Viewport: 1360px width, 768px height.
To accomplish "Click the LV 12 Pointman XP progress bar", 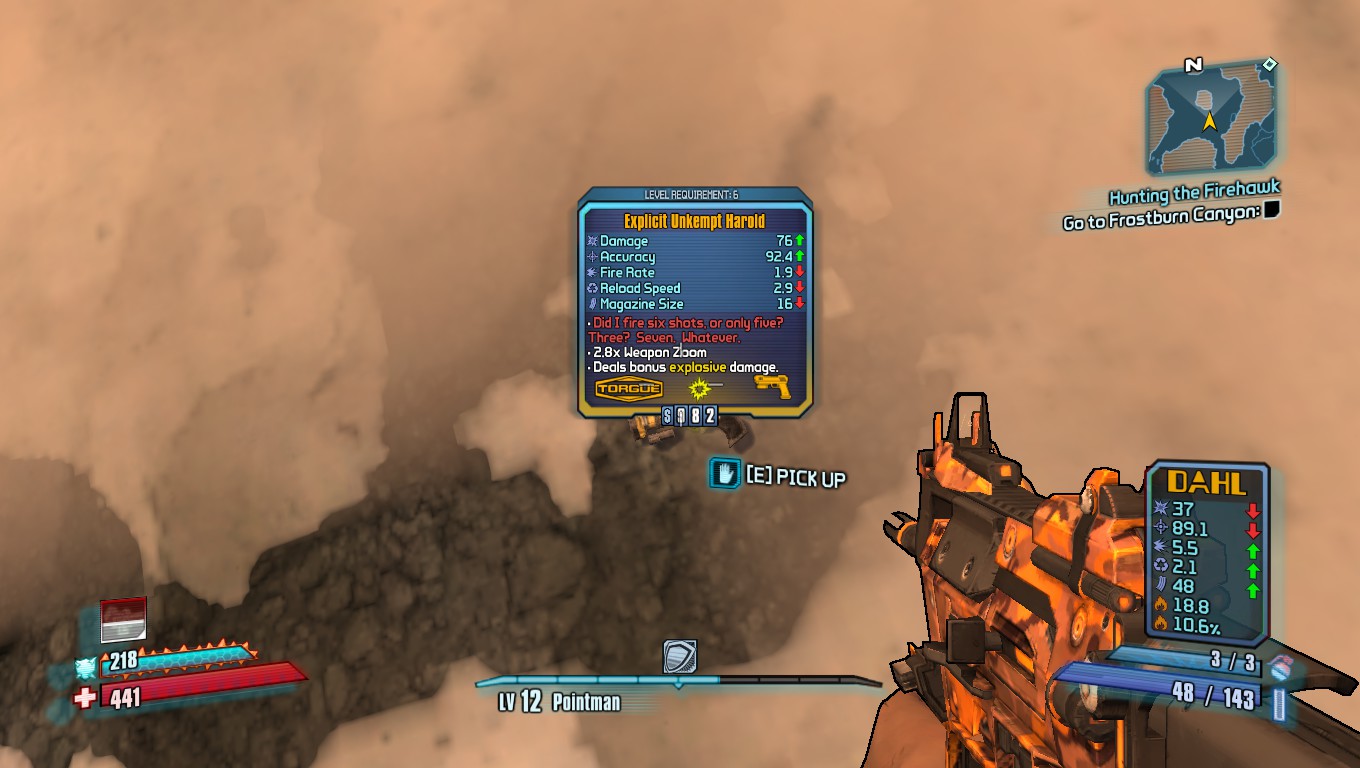I will click(680, 682).
